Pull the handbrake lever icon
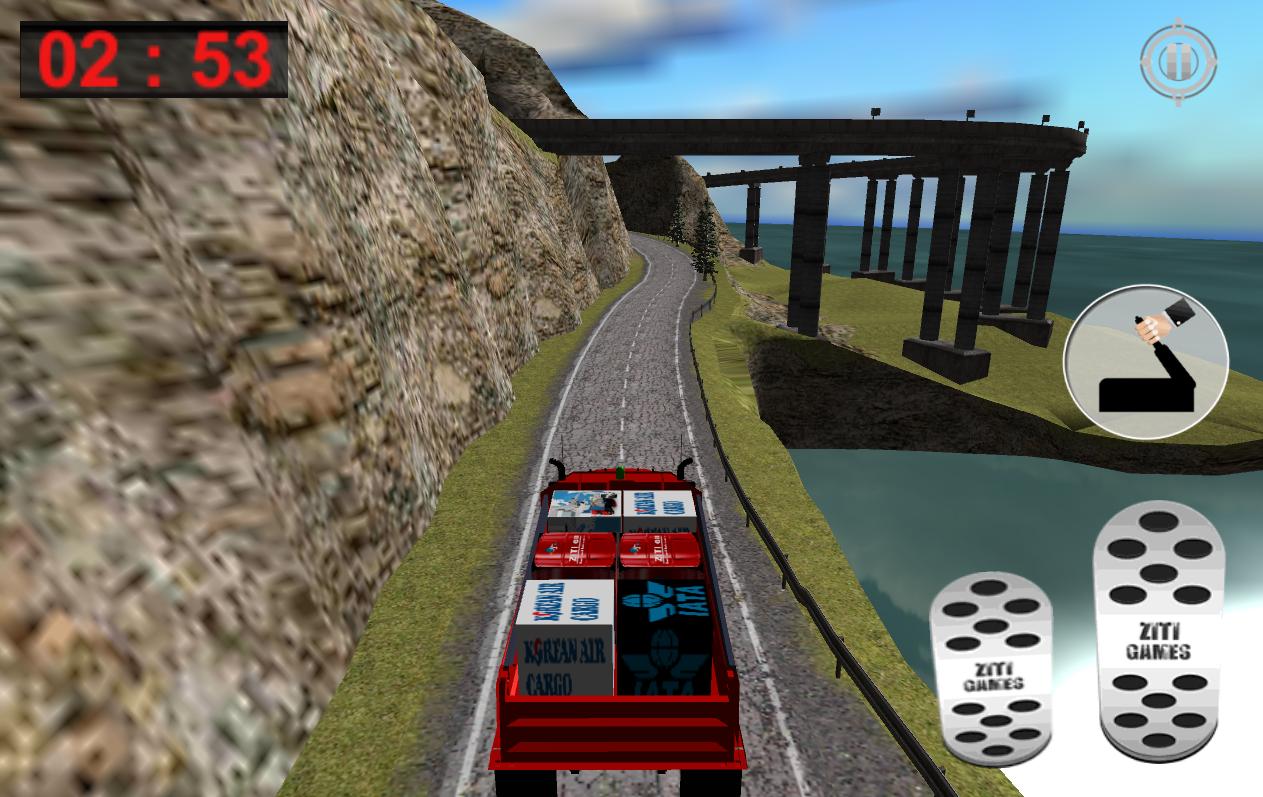Screen dimensions: 1263x797 [x=1145, y=362]
